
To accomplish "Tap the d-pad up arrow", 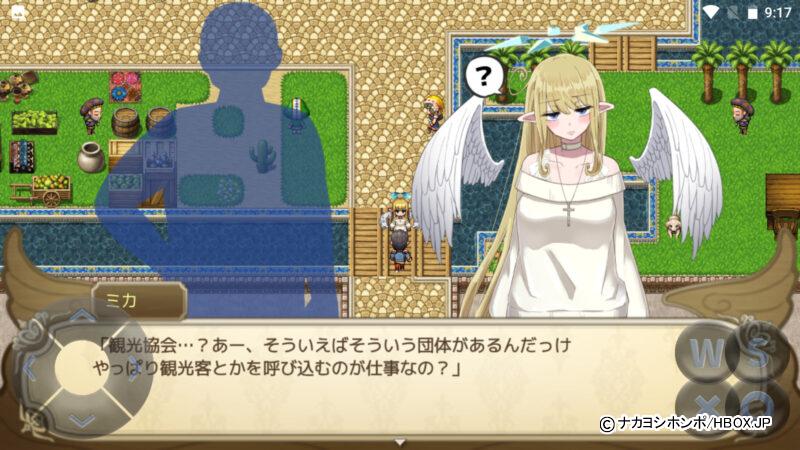I will point(81,319).
